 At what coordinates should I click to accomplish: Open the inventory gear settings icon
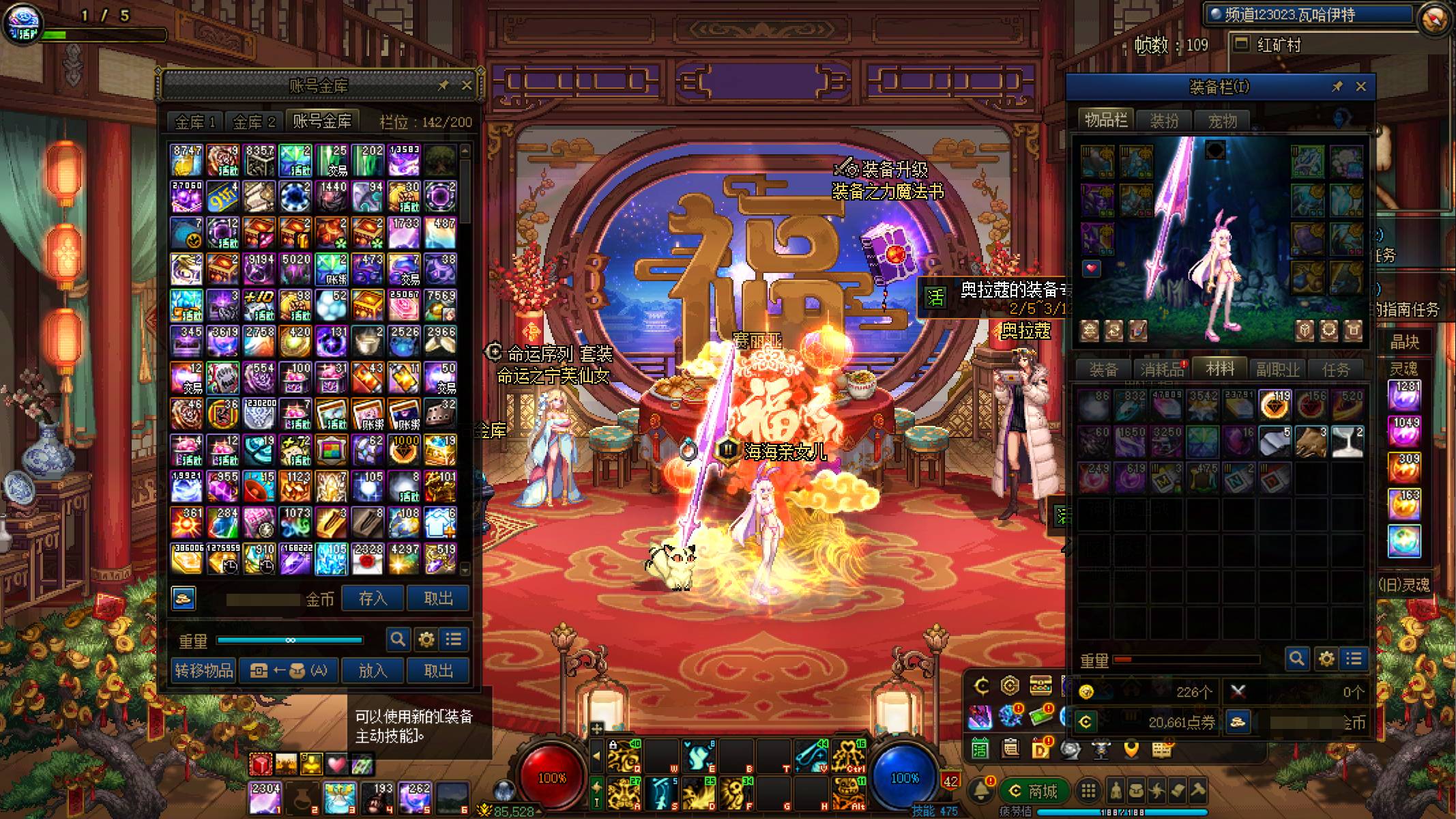pos(1326,659)
